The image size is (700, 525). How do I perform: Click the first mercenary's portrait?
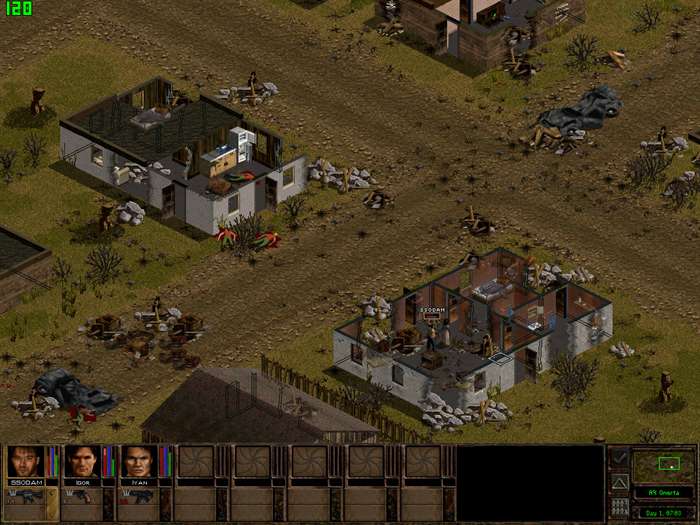tap(23, 461)
